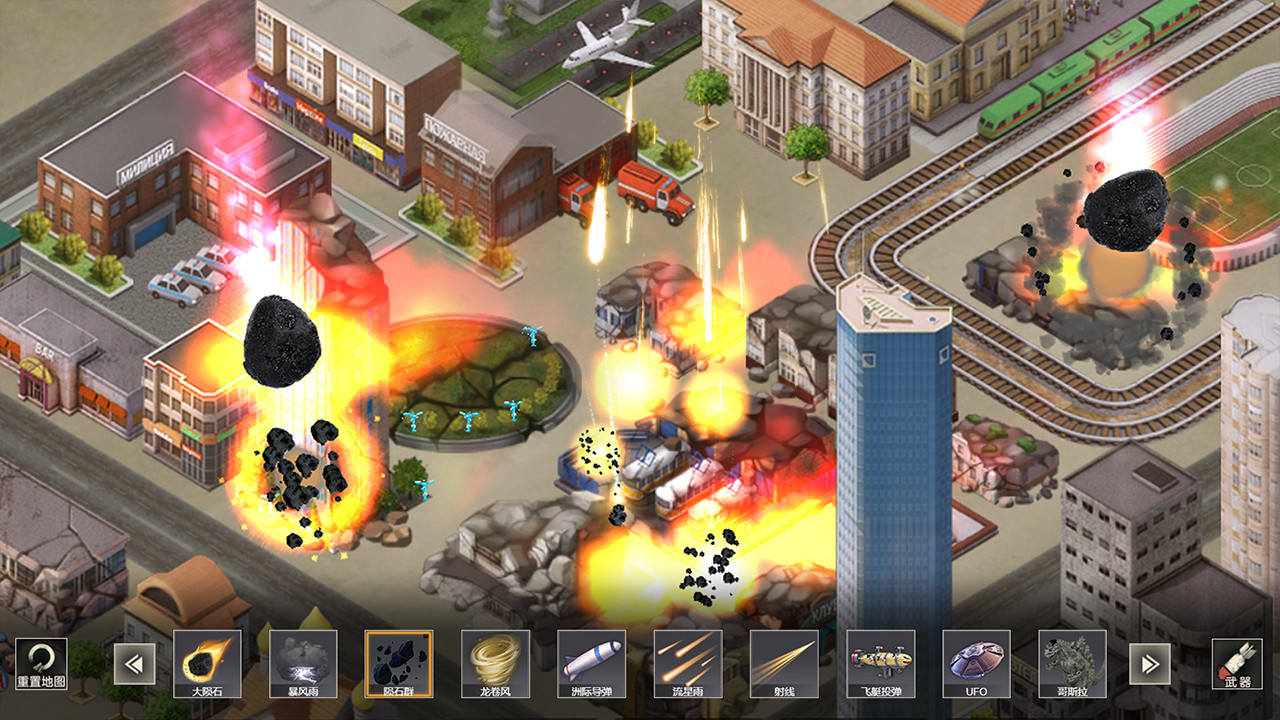
Task: Reset the map with the 重置地图 button
Action: (41, 663)
